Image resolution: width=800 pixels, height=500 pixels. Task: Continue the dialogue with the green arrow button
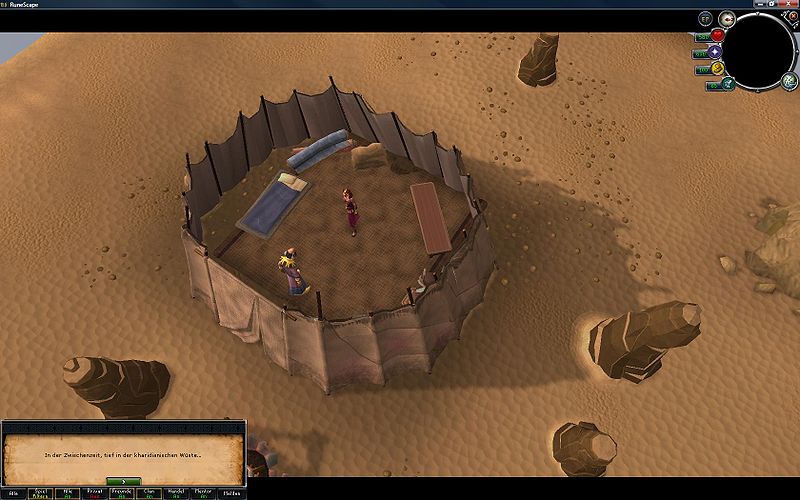(123, 481)
